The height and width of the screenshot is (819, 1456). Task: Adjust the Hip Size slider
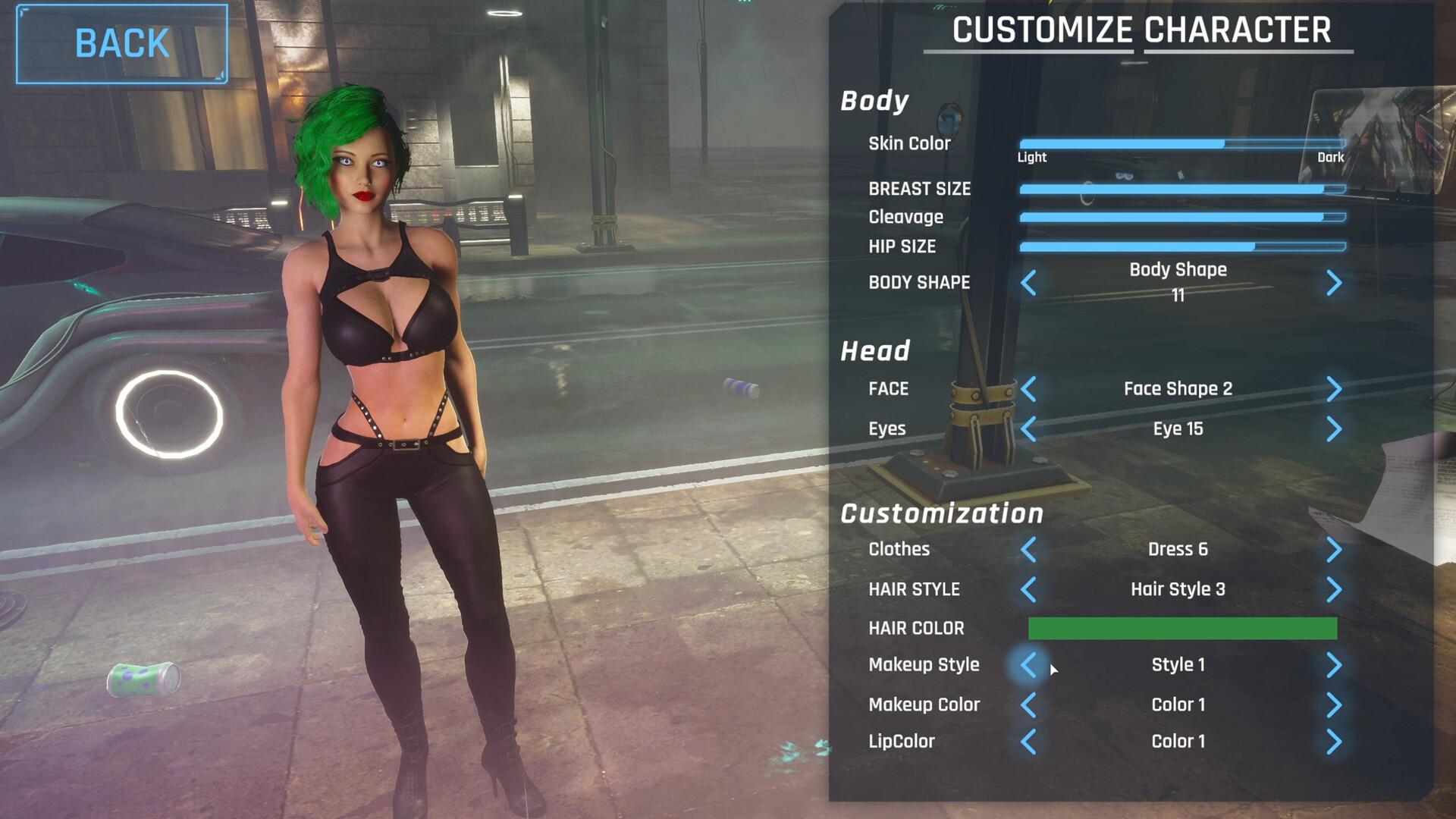(x=1181, y=246)
